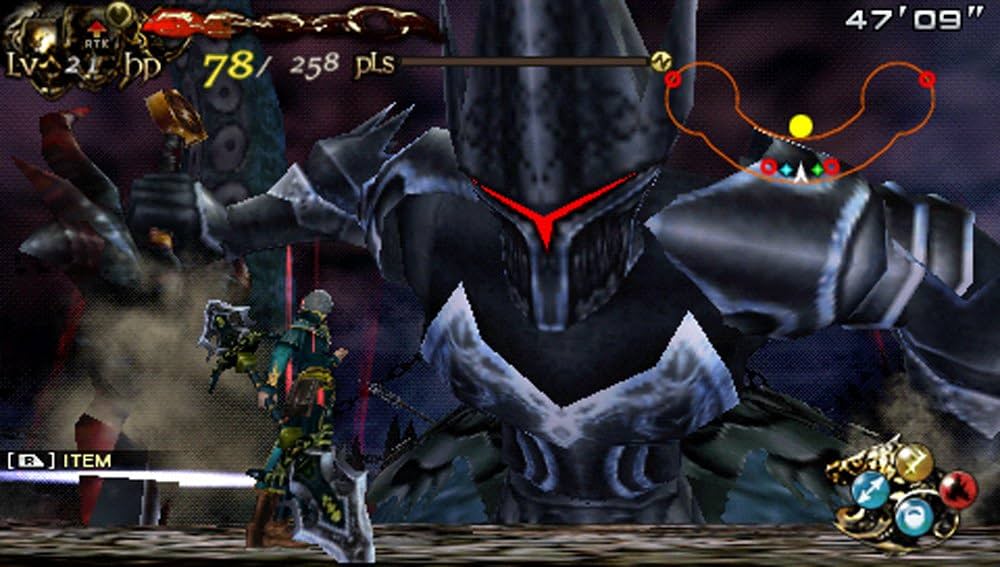Activate the red orb attack icon
The height and width of the screenshot is (567, 1000).
click(x=958, y=490)
